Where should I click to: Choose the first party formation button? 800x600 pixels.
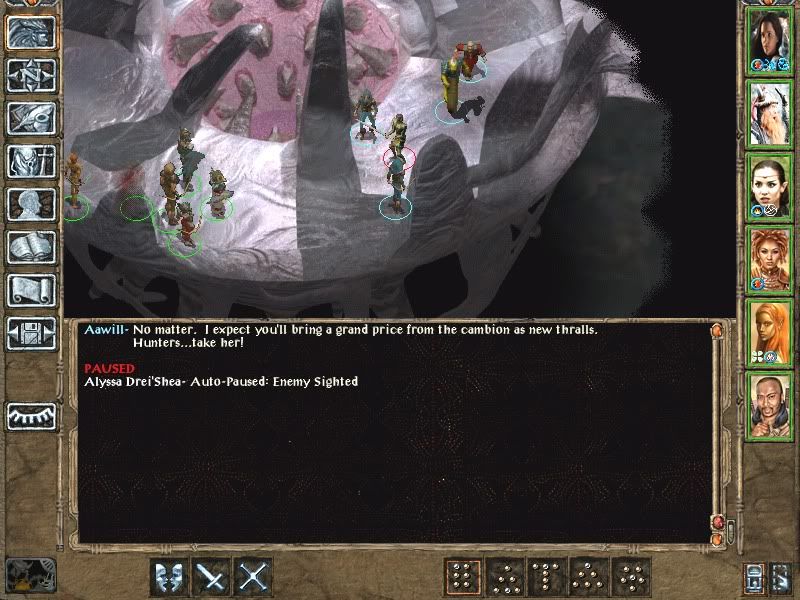click(461, 577)
